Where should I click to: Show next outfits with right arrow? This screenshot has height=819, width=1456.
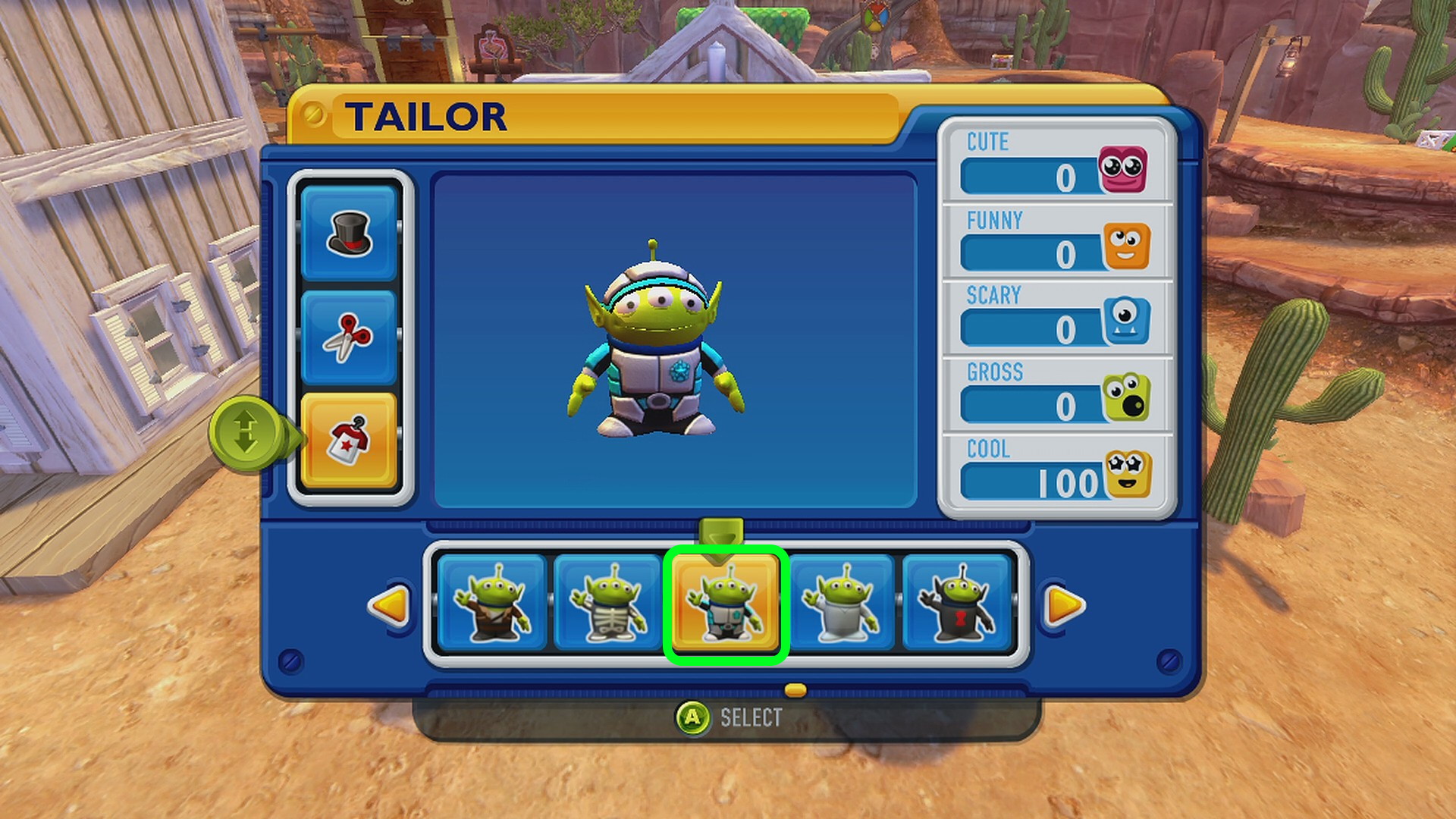click(x=1064, y=605)
